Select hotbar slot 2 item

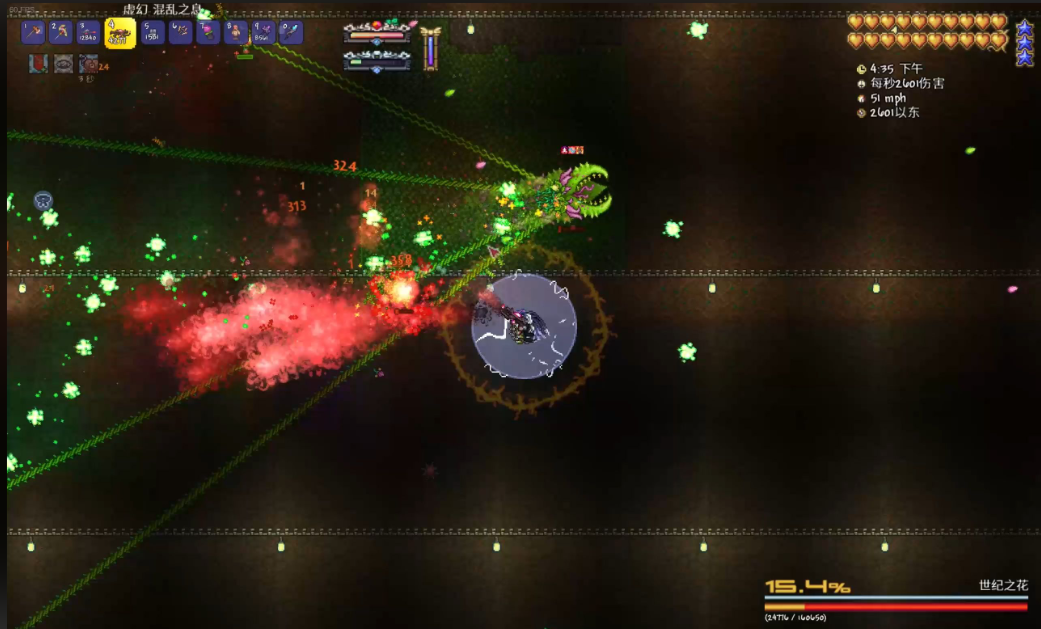coord(61,33)
